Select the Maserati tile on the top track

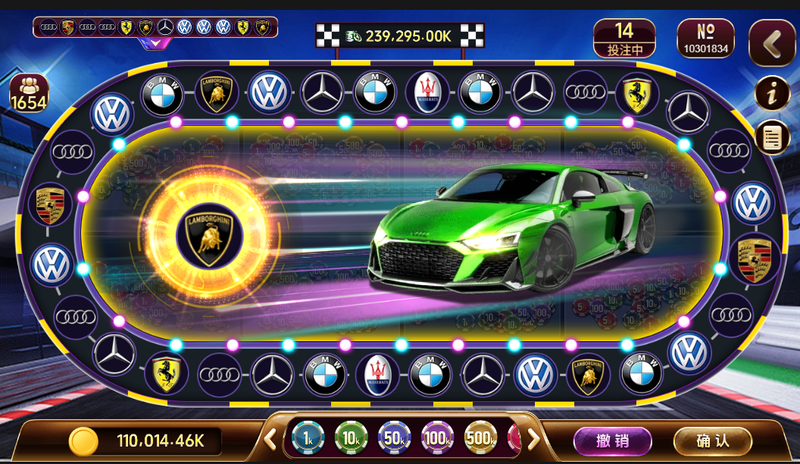427,92
